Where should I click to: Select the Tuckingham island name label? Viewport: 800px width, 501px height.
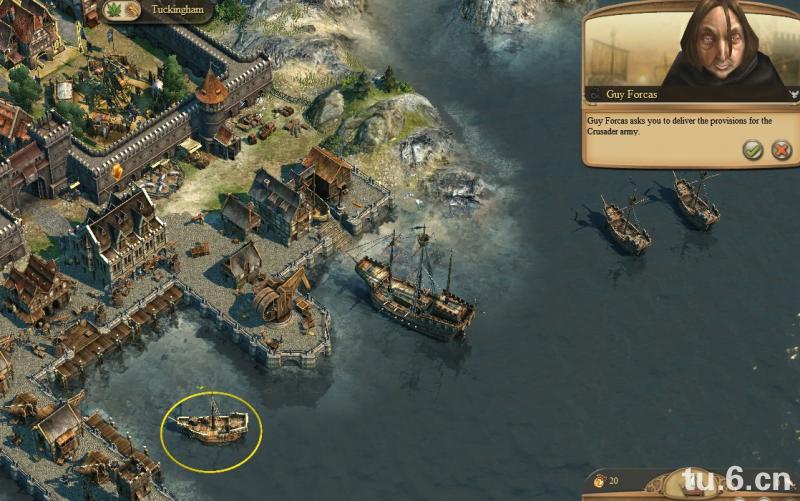click(177, 10)
